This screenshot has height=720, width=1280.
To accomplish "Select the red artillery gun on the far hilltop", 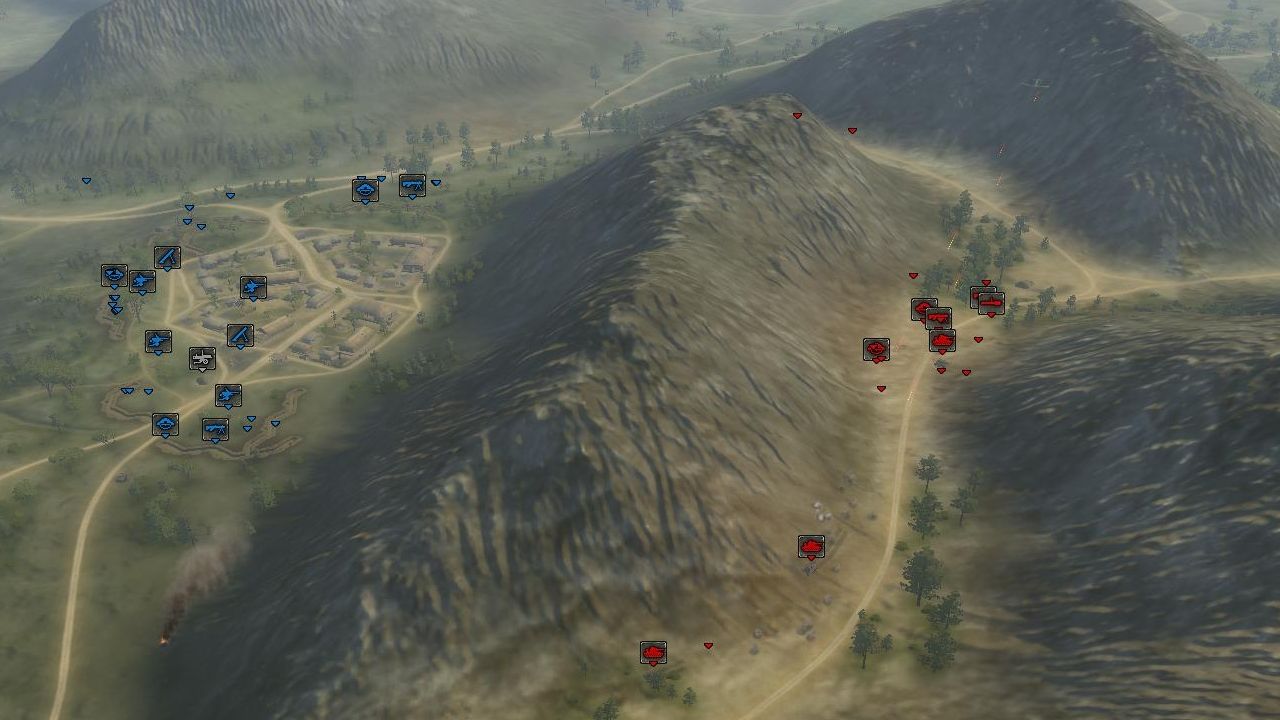I will point(991,301).
